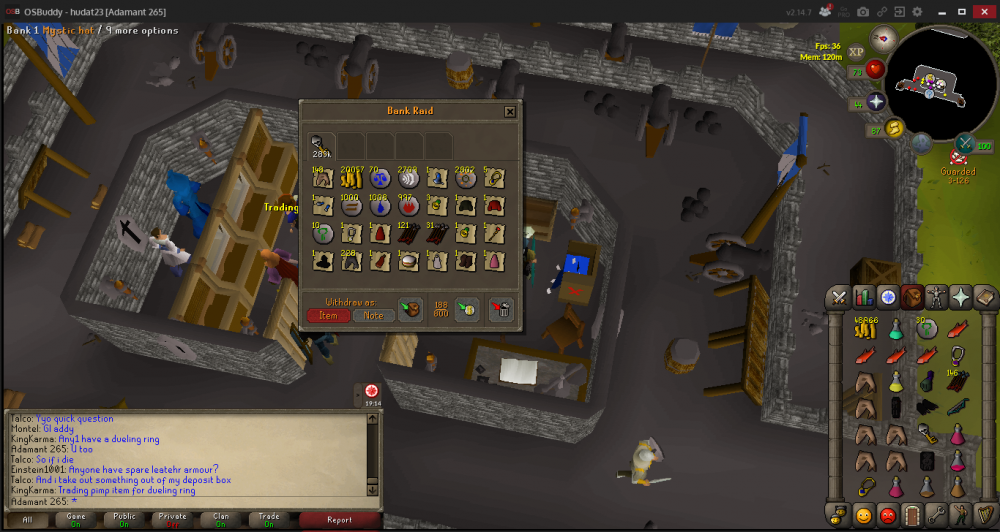
Task: Toggle run energy orb
Action: tap(894, 127)
